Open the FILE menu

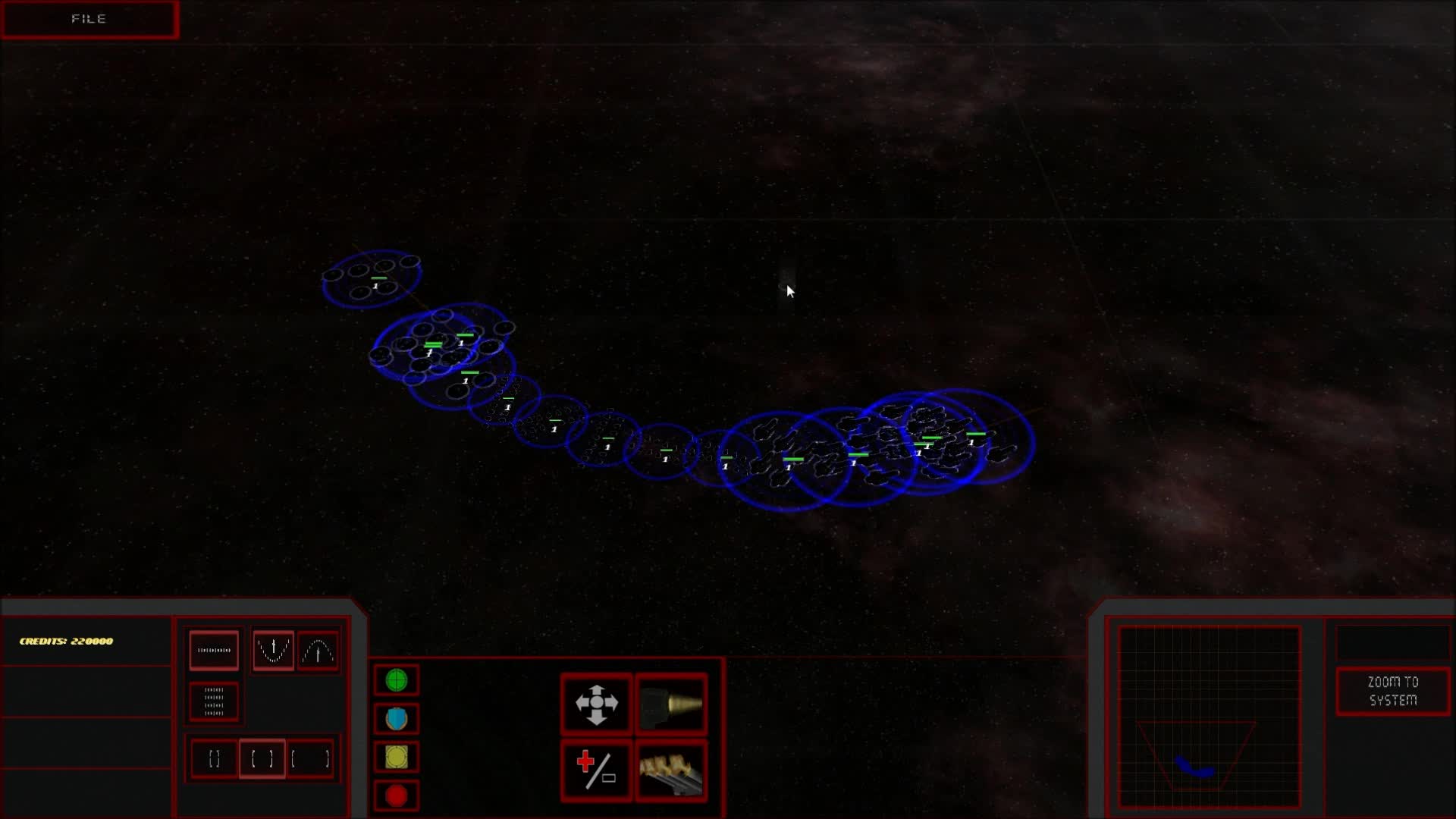click(89, 19)
